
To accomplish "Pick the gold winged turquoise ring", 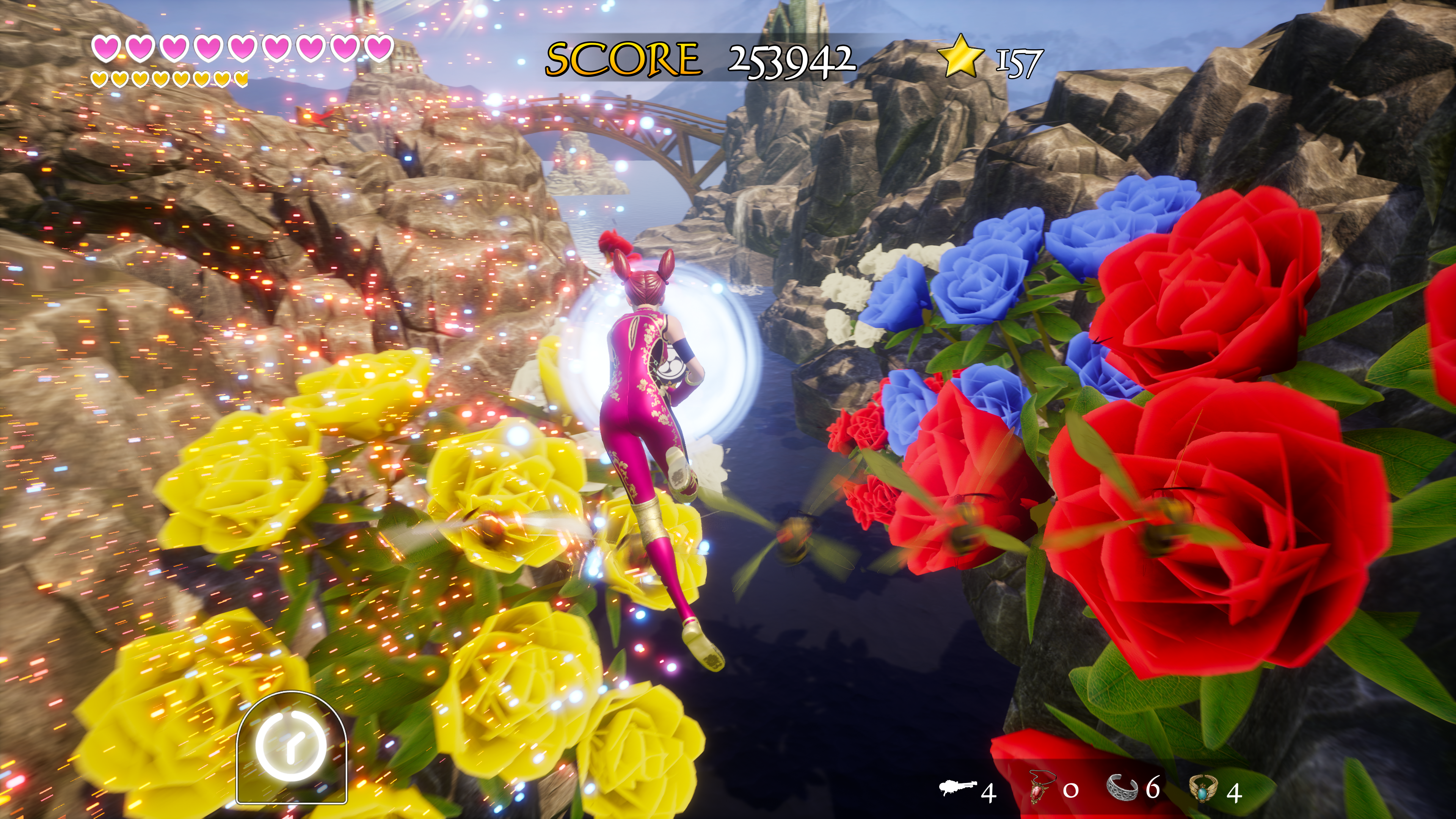I will tap(1204, 789).
